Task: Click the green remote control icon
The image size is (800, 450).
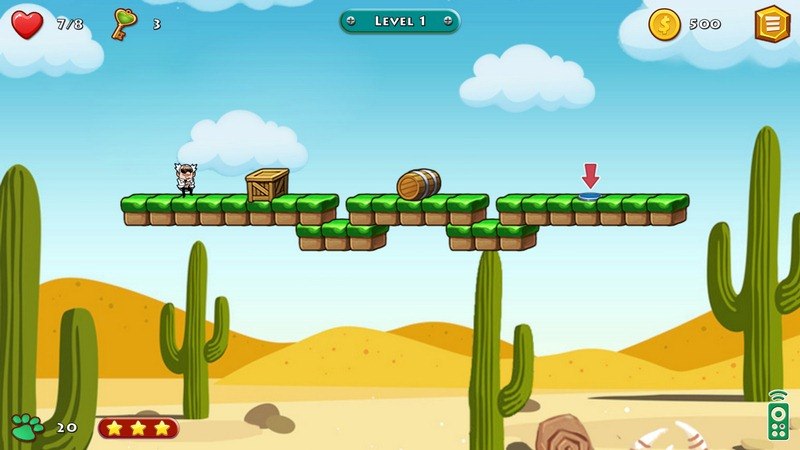Action: click(x=776, y=416)
